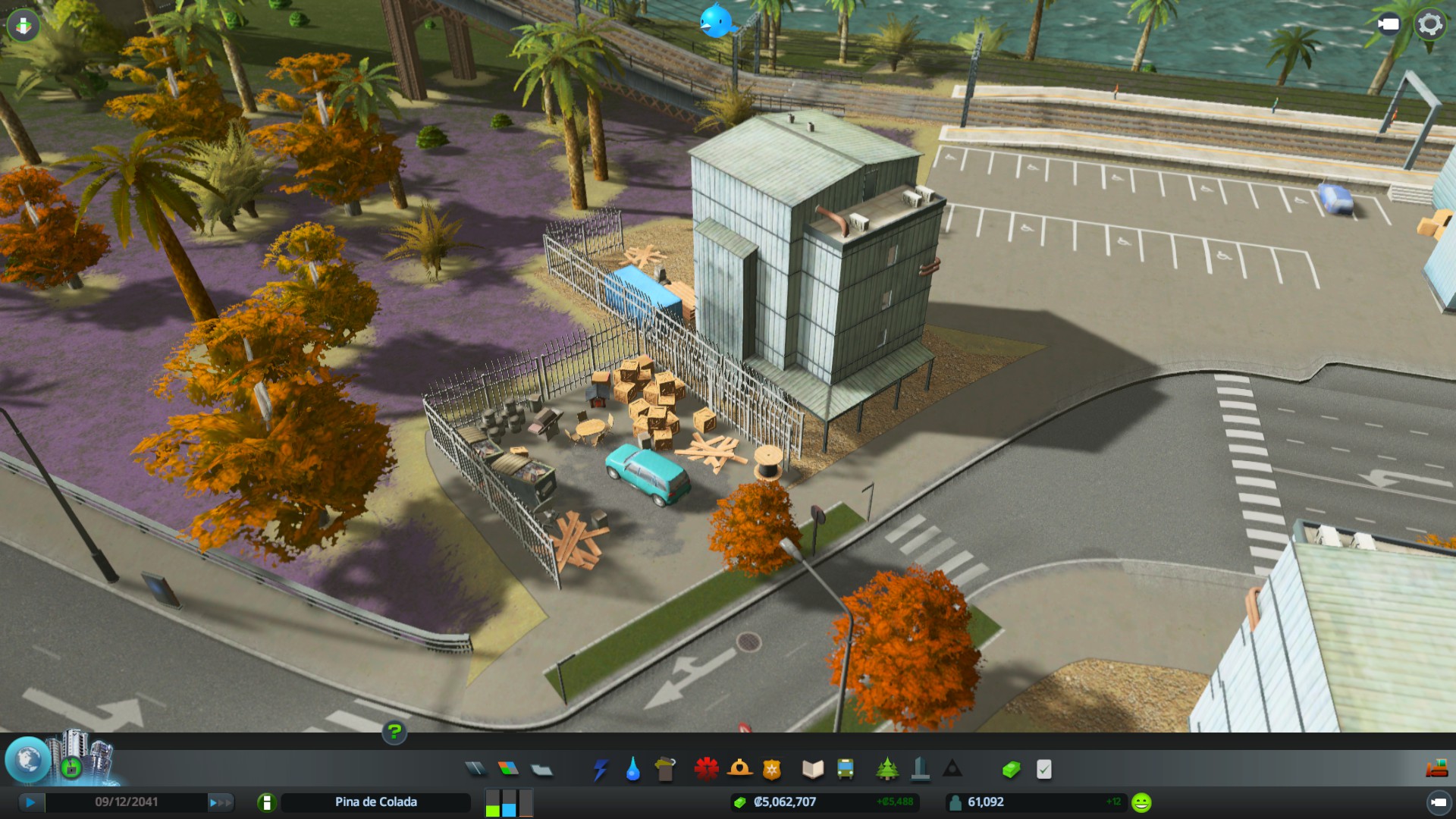Open the Districts tool
This screenshot has width=1456, height=819.
point(541,770)
